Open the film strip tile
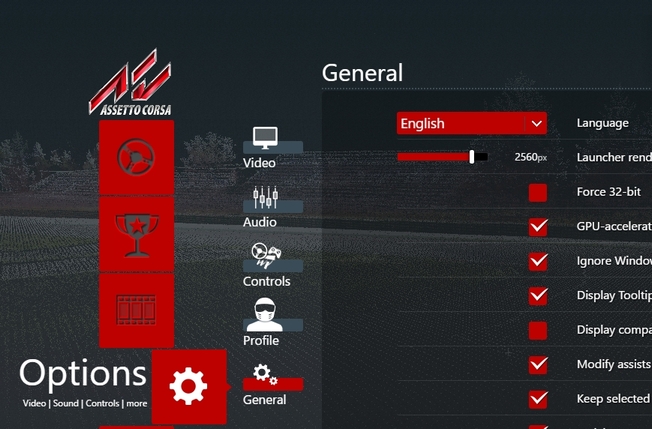652x429 pixels. coord(136,310)
